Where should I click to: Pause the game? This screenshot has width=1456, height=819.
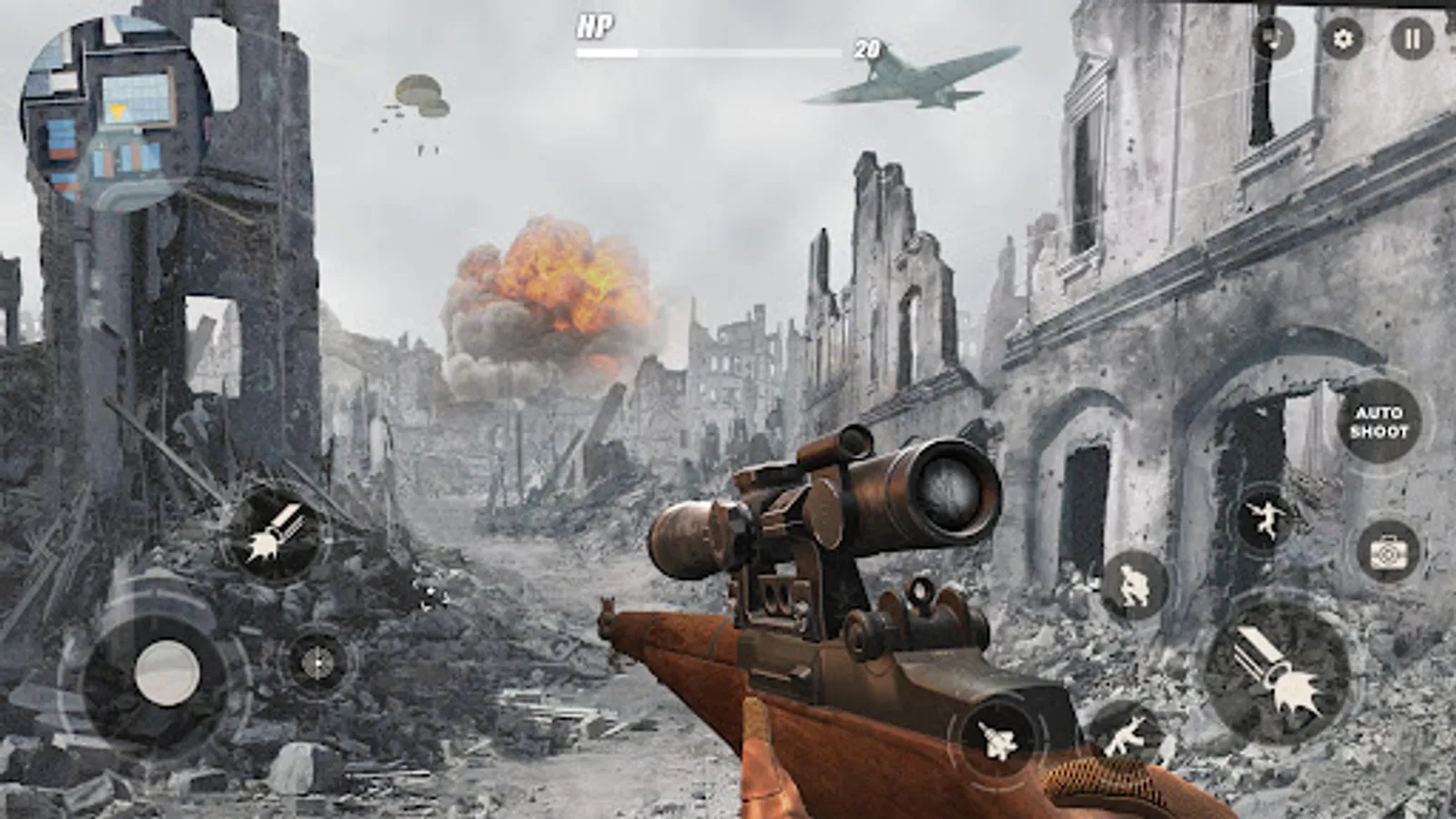pyautogui.click(x=1411, y=39)
